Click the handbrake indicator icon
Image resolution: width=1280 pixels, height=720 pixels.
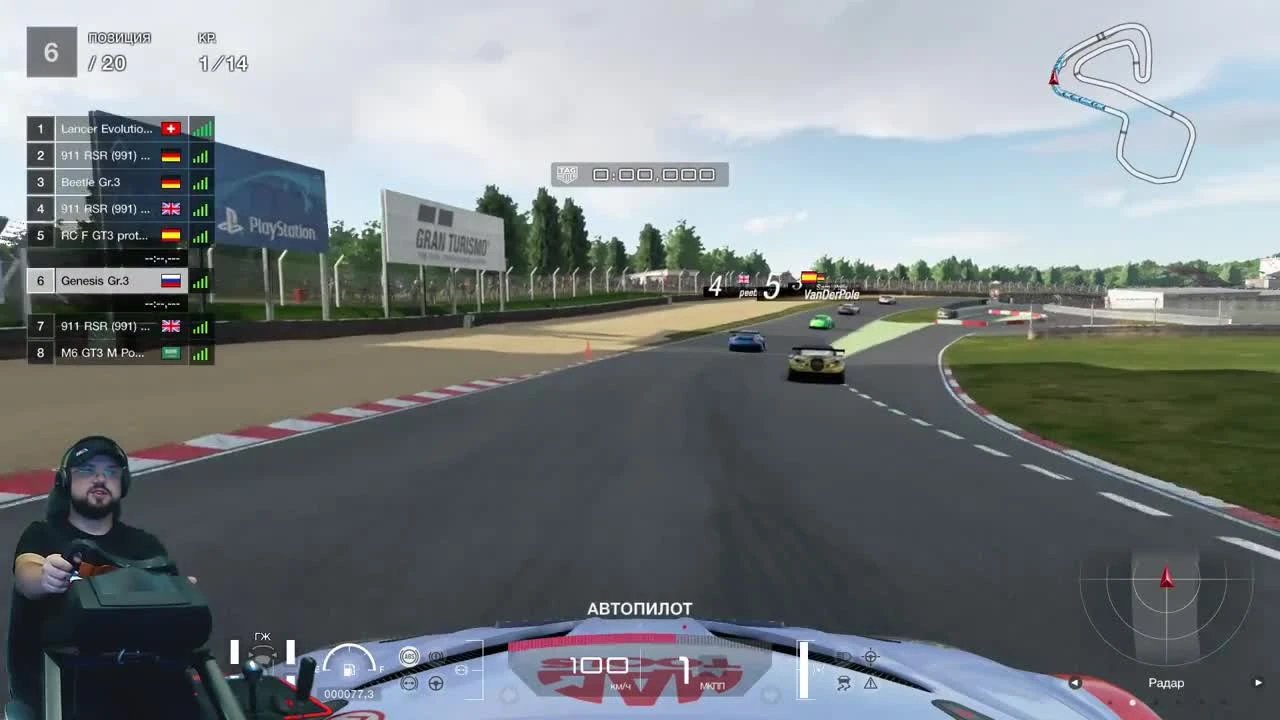click(x=436, y=656)
